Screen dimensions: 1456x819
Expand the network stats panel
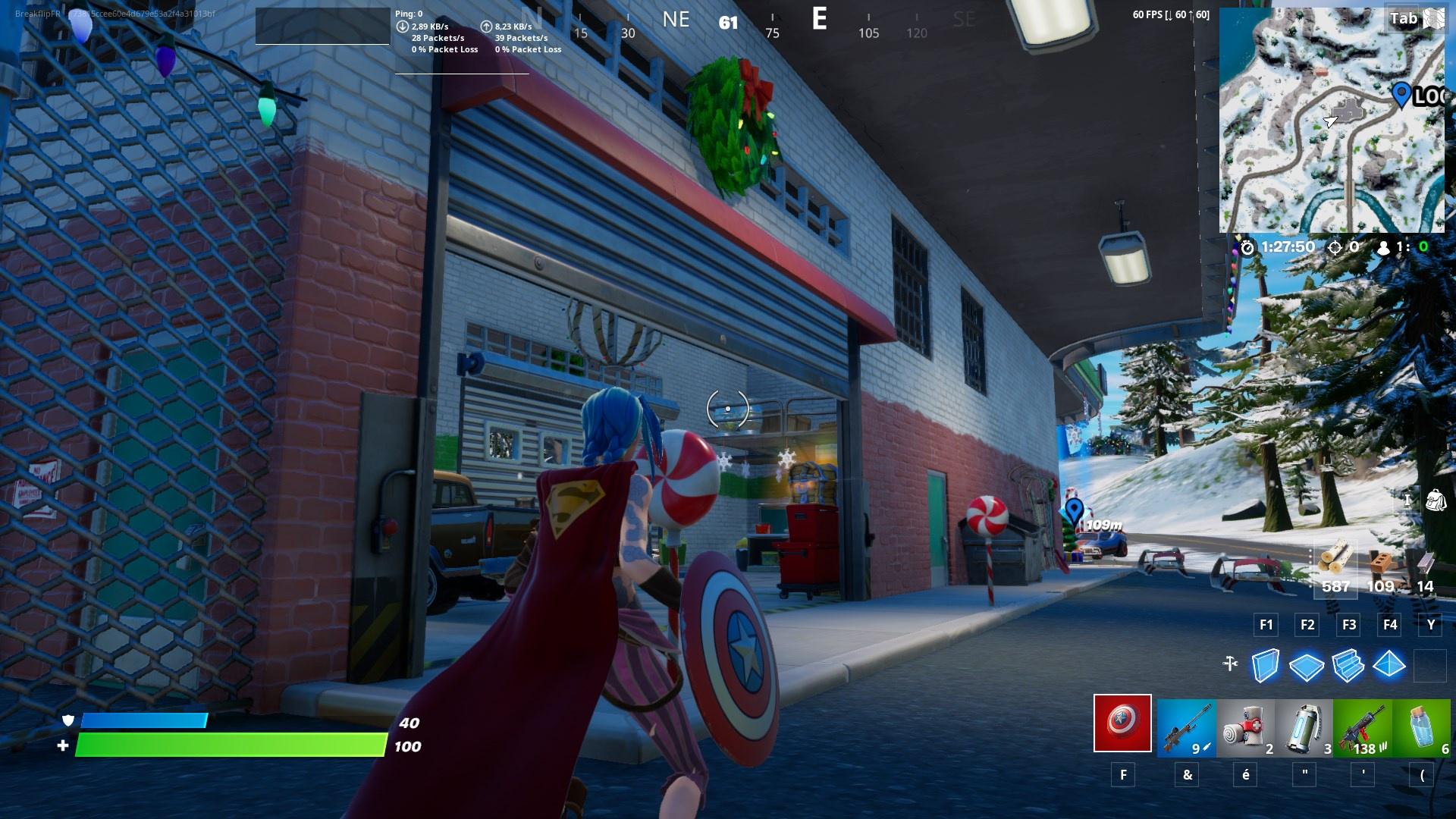click(461, 30)
